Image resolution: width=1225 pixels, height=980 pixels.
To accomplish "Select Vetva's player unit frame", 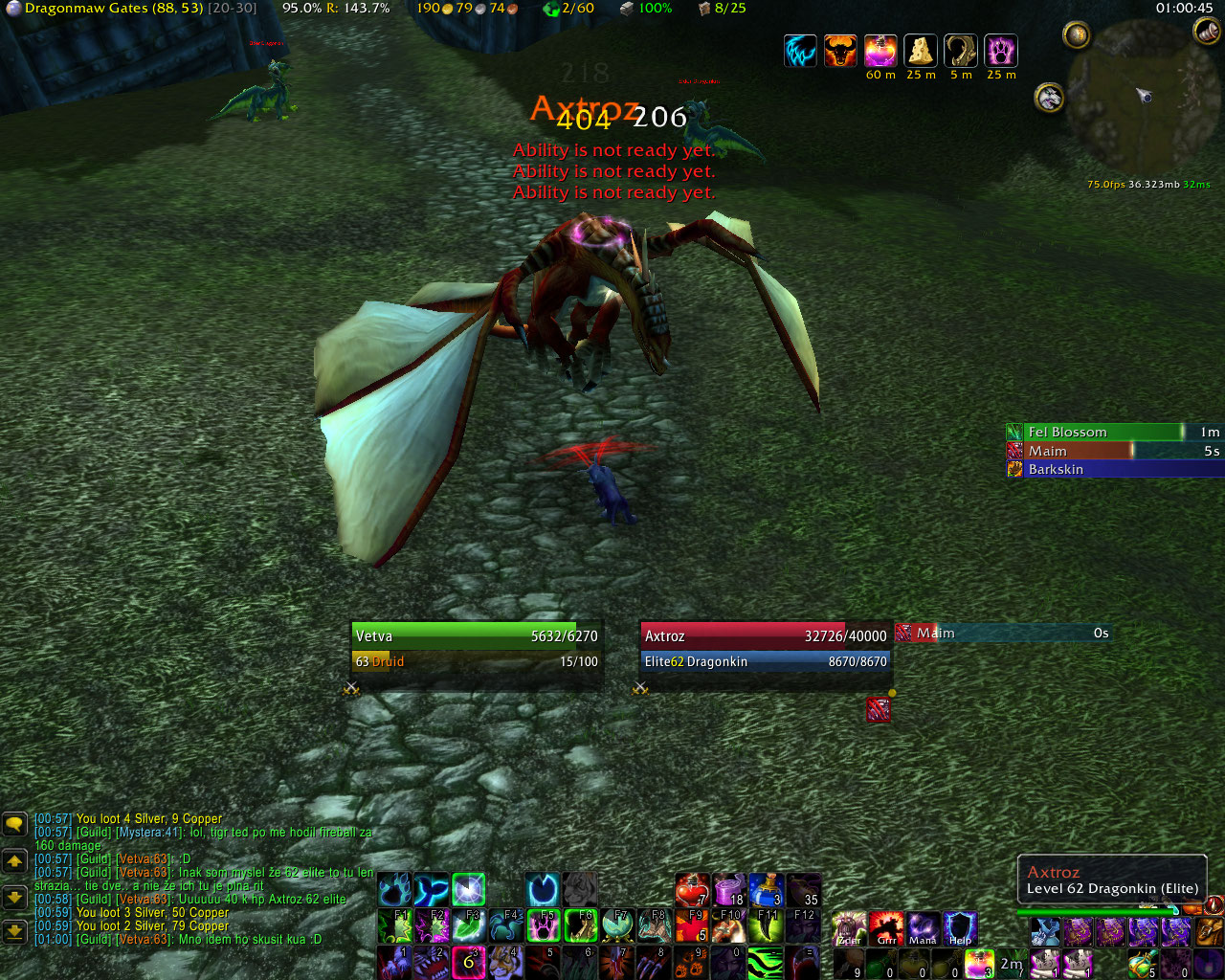I will [477, 648].
